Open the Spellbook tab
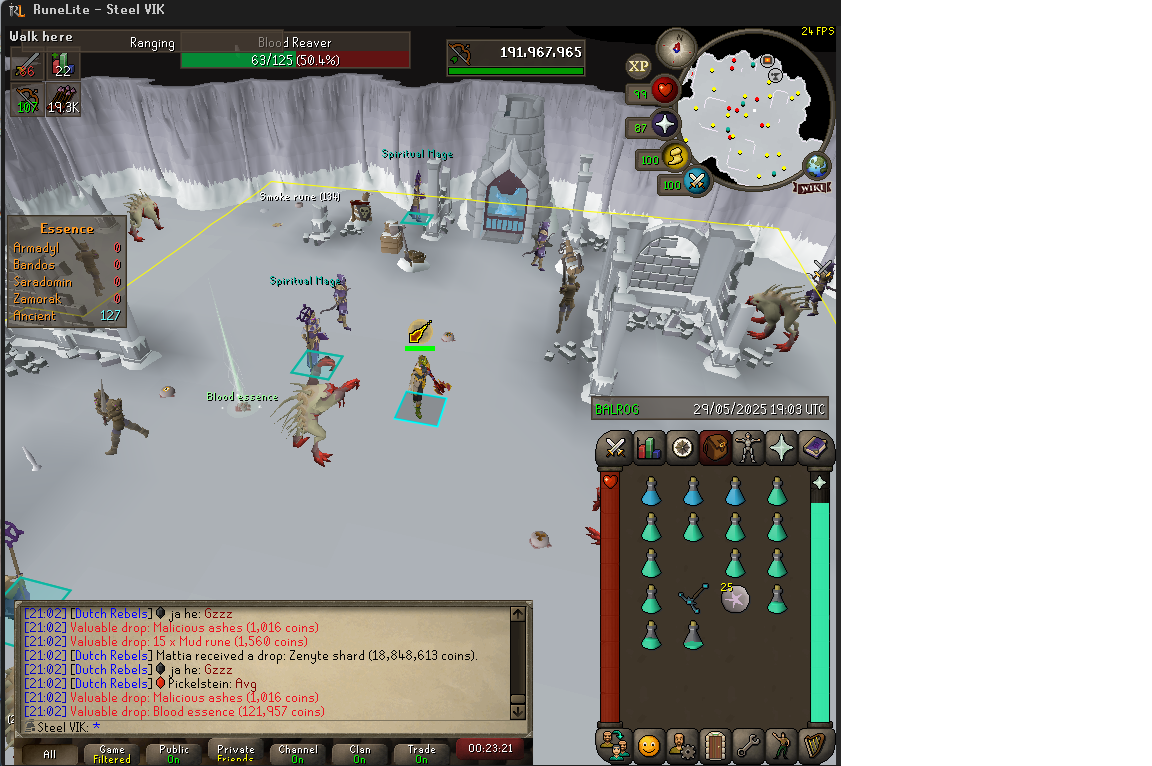 coord(815,448)
